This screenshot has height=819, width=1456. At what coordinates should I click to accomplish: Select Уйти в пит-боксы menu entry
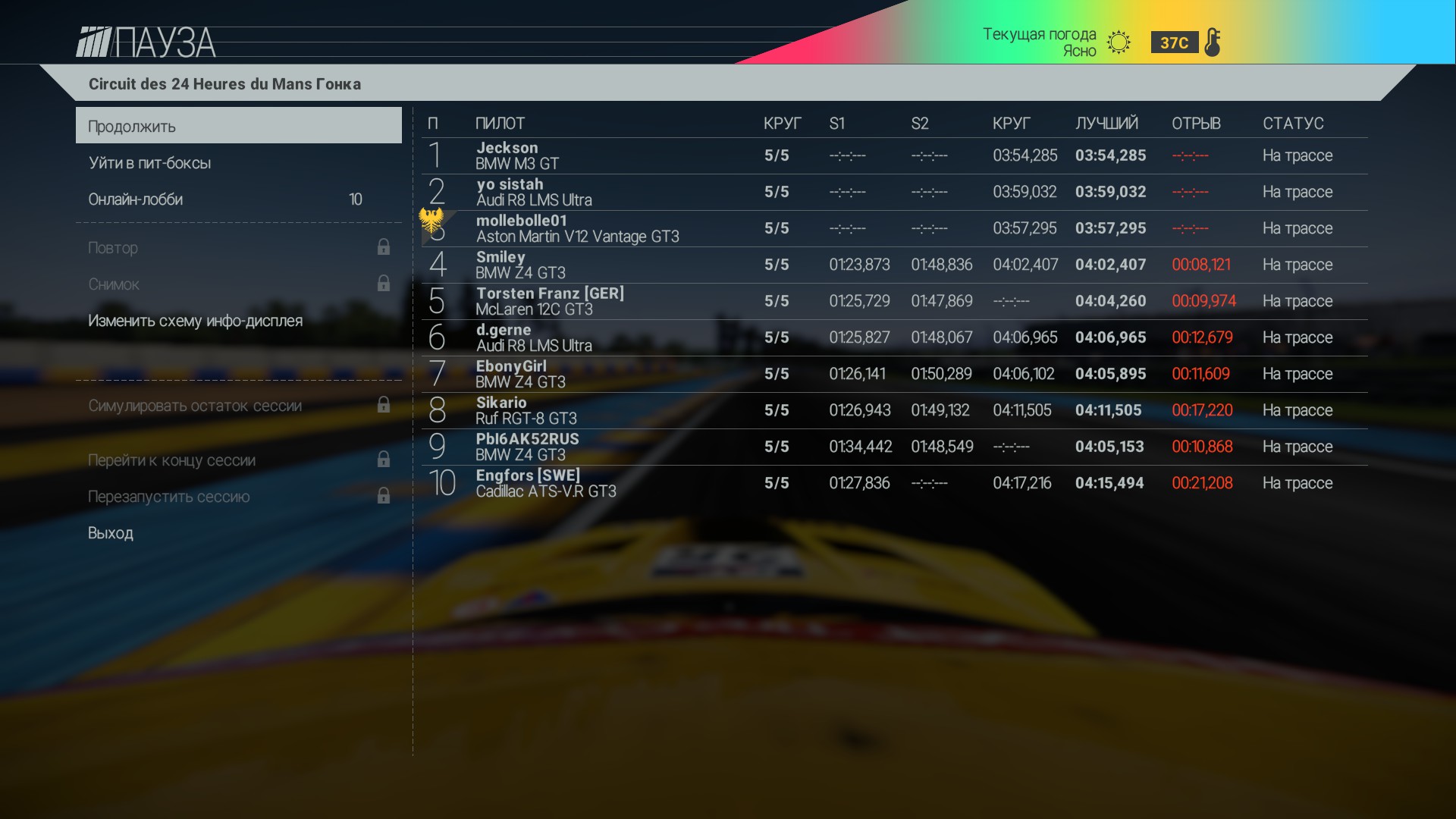[150, 162]
